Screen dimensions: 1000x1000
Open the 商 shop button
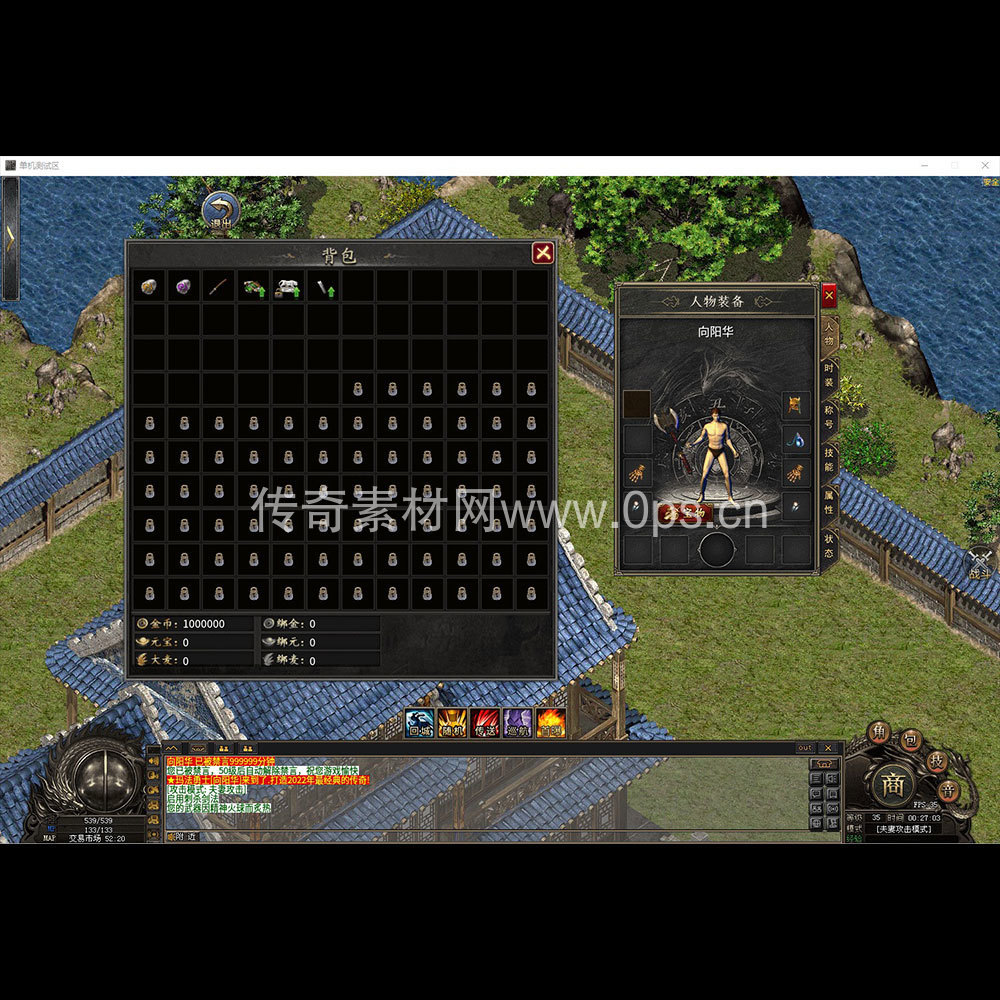point(893,786)
